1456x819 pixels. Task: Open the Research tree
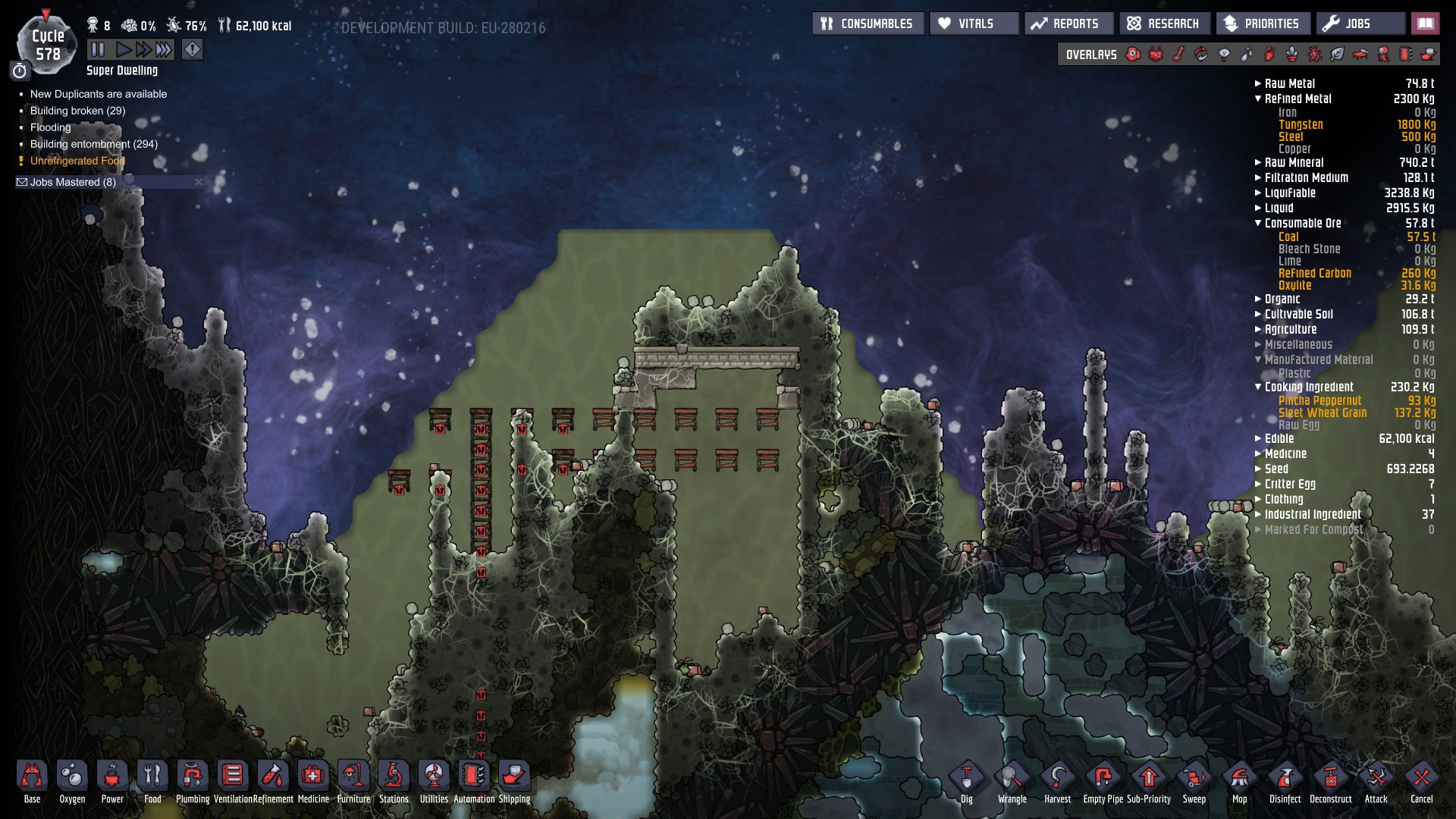coord(1164,24)
